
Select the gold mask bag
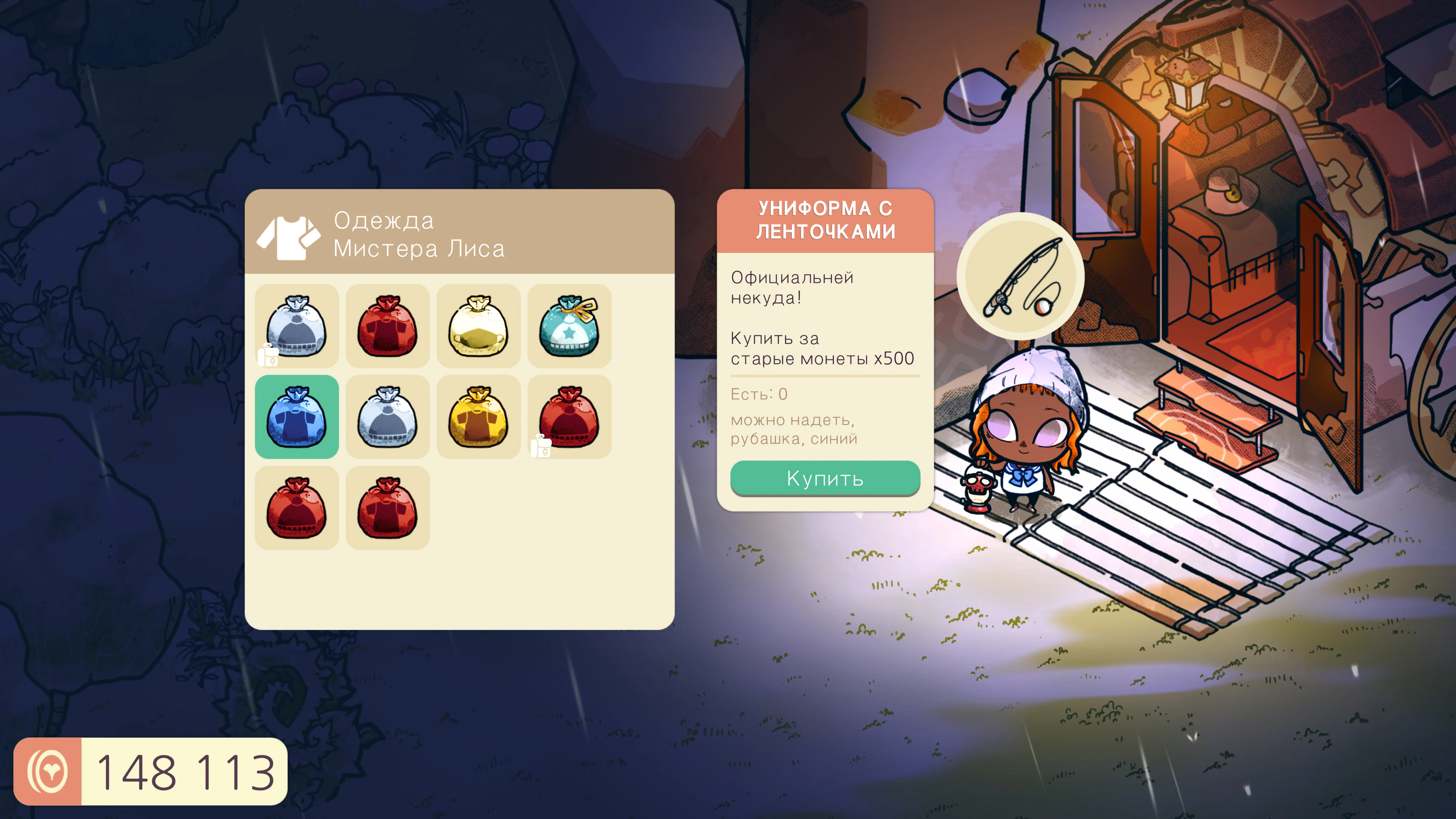pyautogui.click(x=478, y=326)
